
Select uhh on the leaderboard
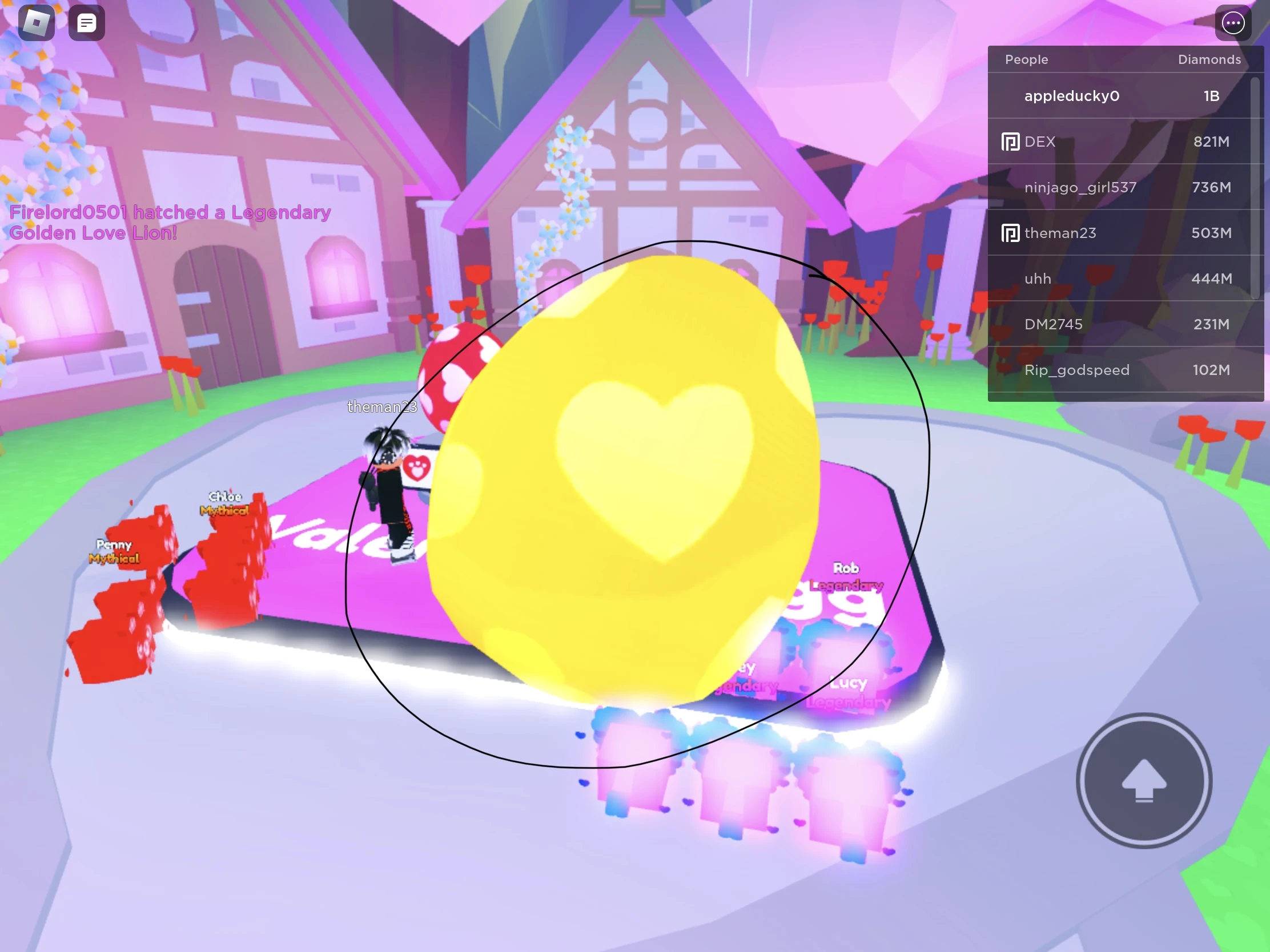pyautogui.click(x=1038, y=279)
